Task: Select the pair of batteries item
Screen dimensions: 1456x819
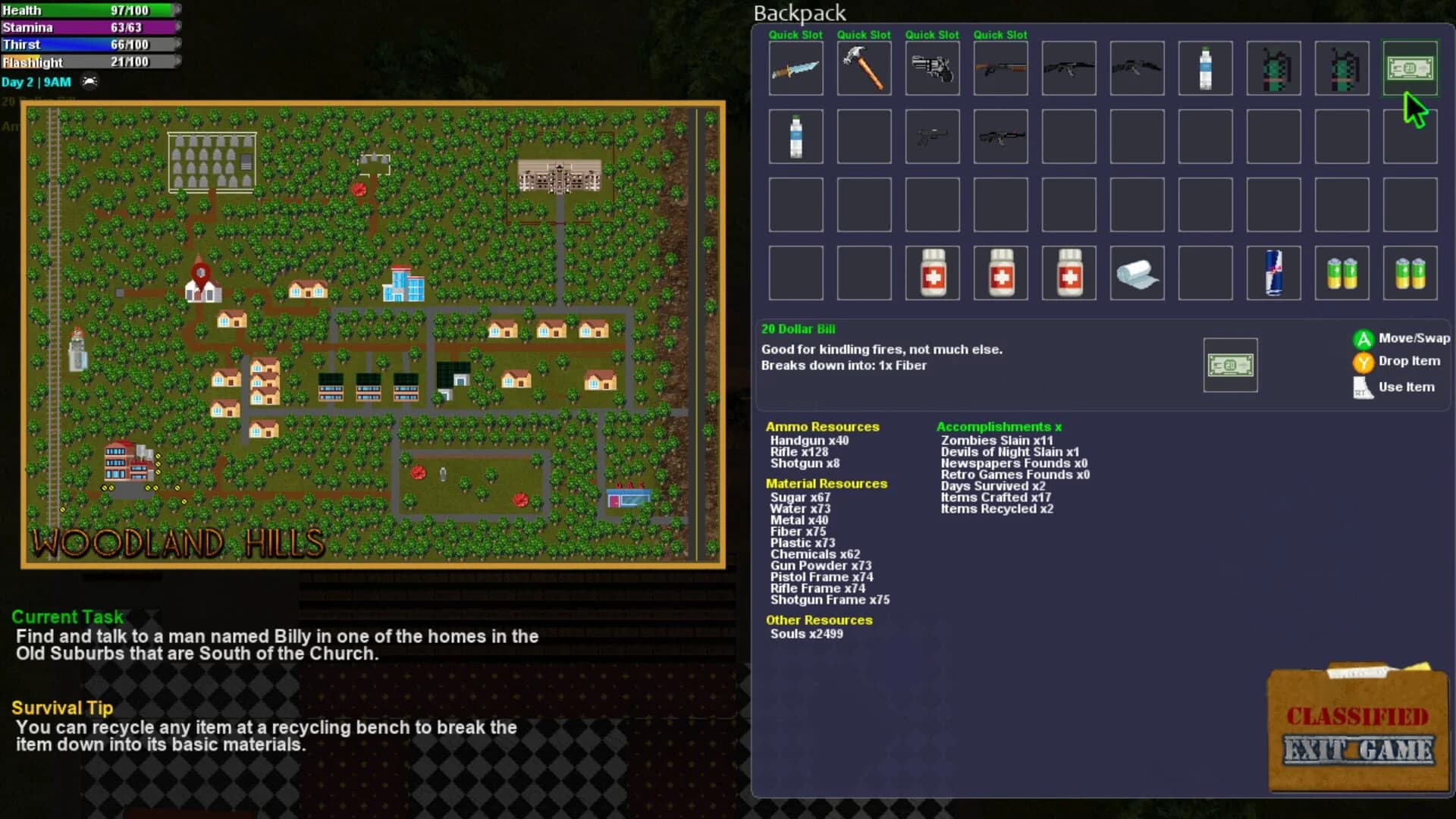Action: (1341, 272)
